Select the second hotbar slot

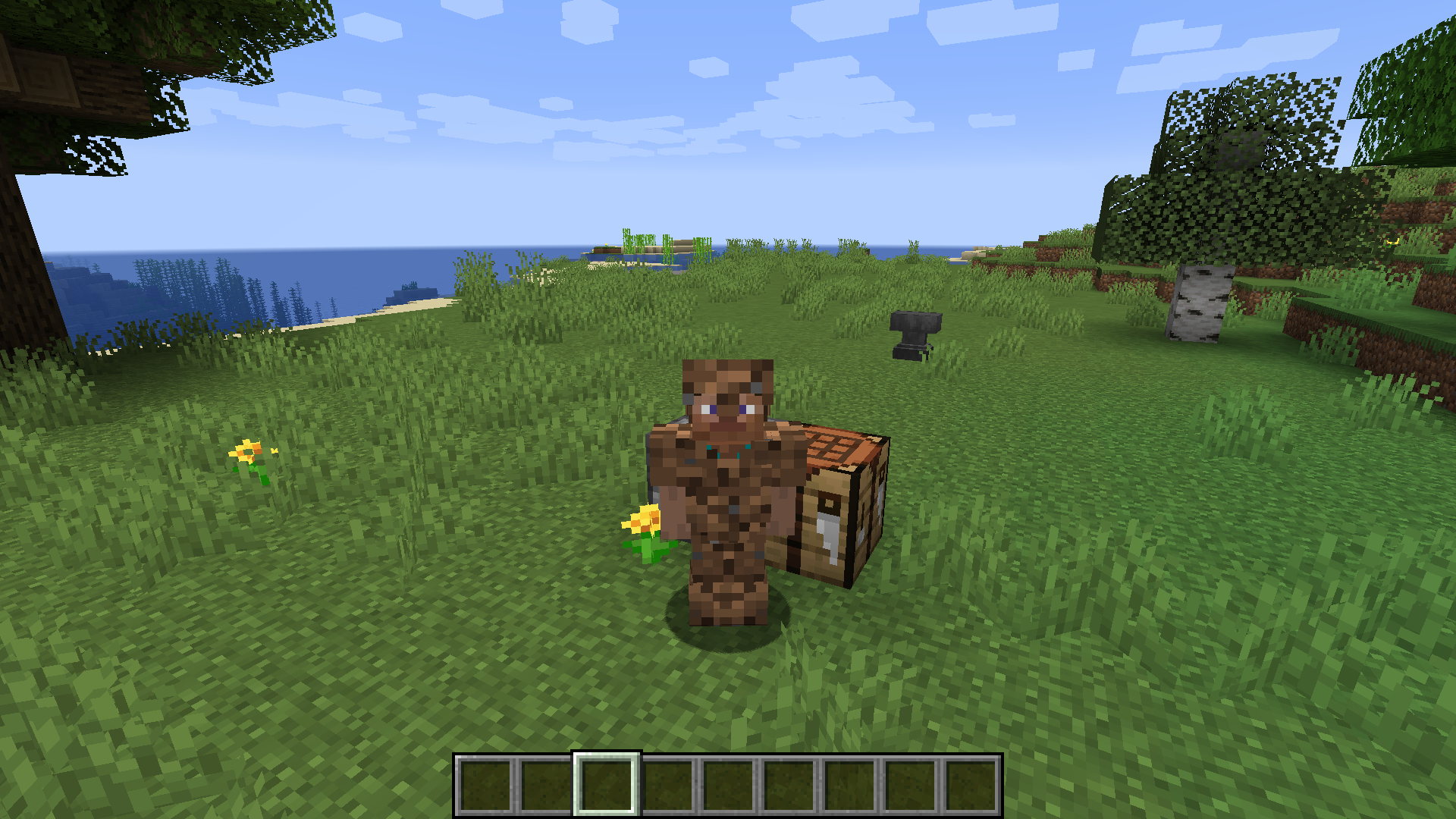[545, 785]
